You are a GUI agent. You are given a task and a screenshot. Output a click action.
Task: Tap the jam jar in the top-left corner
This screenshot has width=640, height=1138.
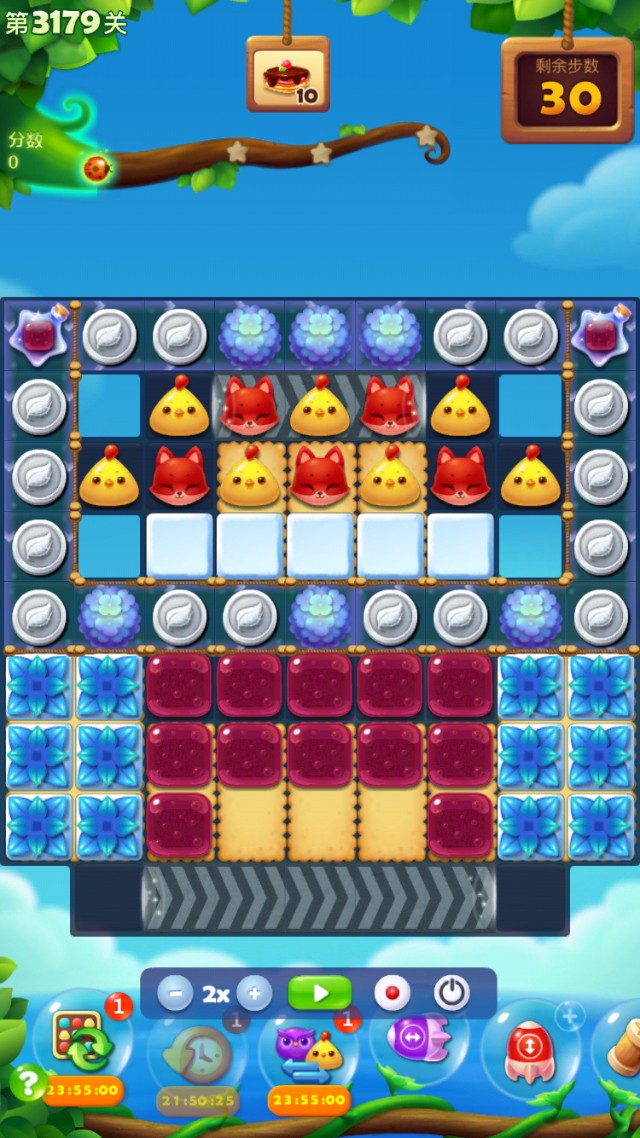click(x=38, y=334)
